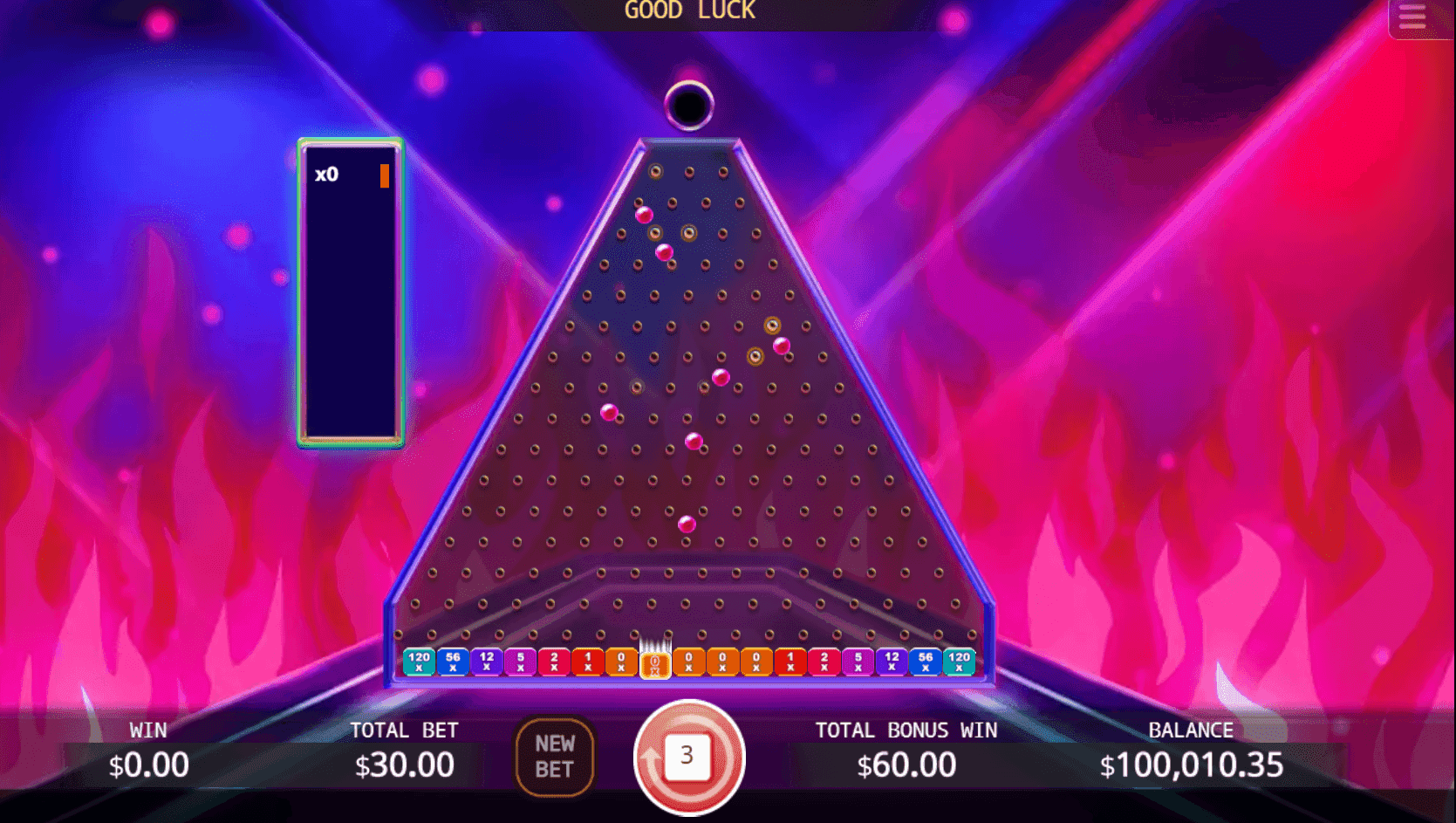Click the ball entry hole at pyramid top
The image size is (1456, 823).
pyautogui.click(x=689, y=105)
